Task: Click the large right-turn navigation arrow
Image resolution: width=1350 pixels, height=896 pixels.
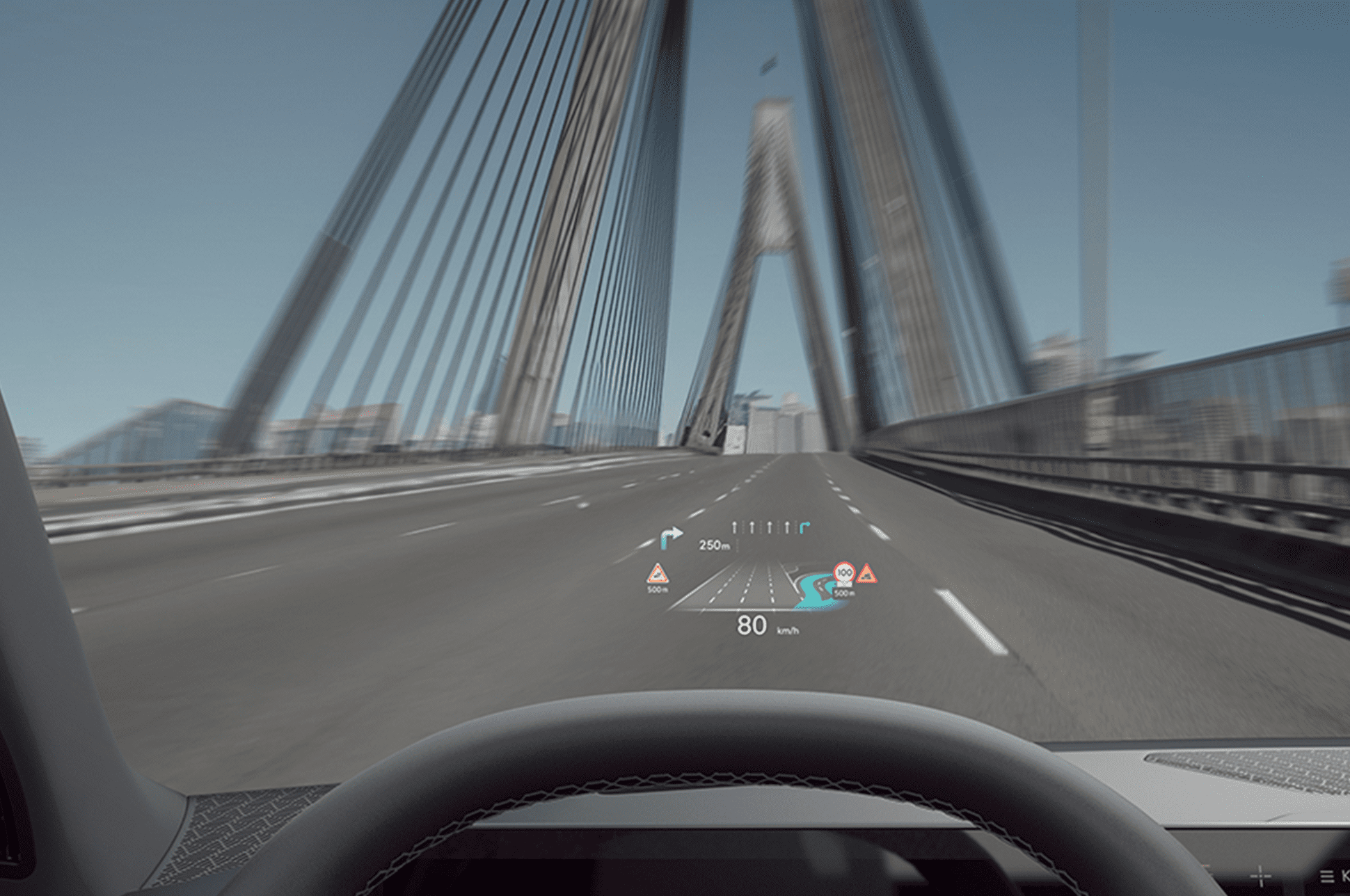Action: pos(670,538)
